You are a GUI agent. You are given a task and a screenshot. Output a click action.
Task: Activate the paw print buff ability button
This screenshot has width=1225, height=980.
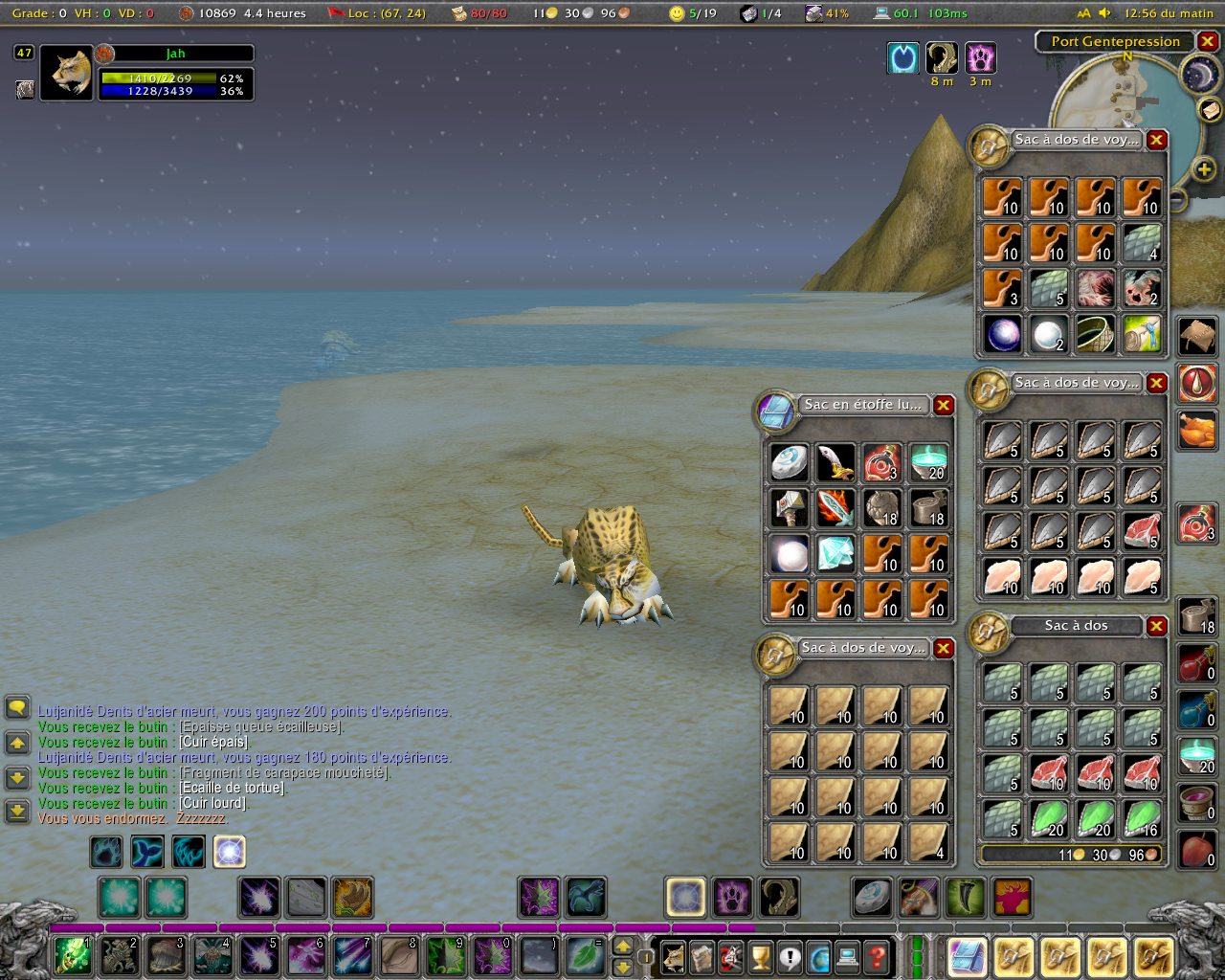tap(733, 898)
